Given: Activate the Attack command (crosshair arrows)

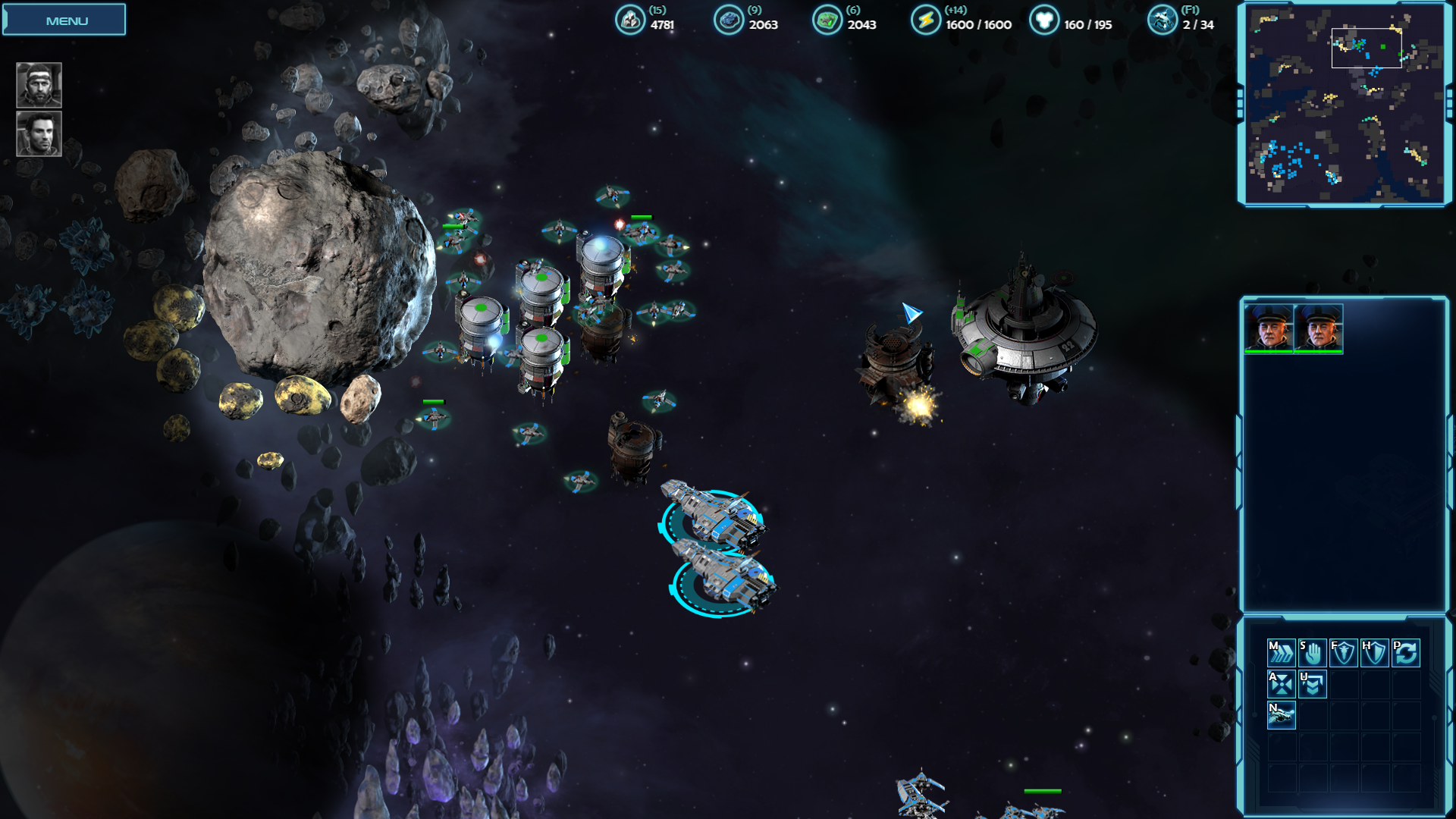Looking at the screenshot, I should (1281, 684).
